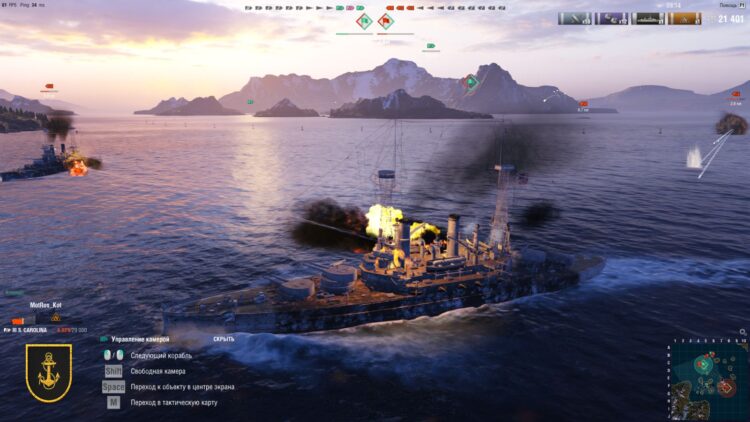Click the red capture point indicator at the top

(385, 21)
